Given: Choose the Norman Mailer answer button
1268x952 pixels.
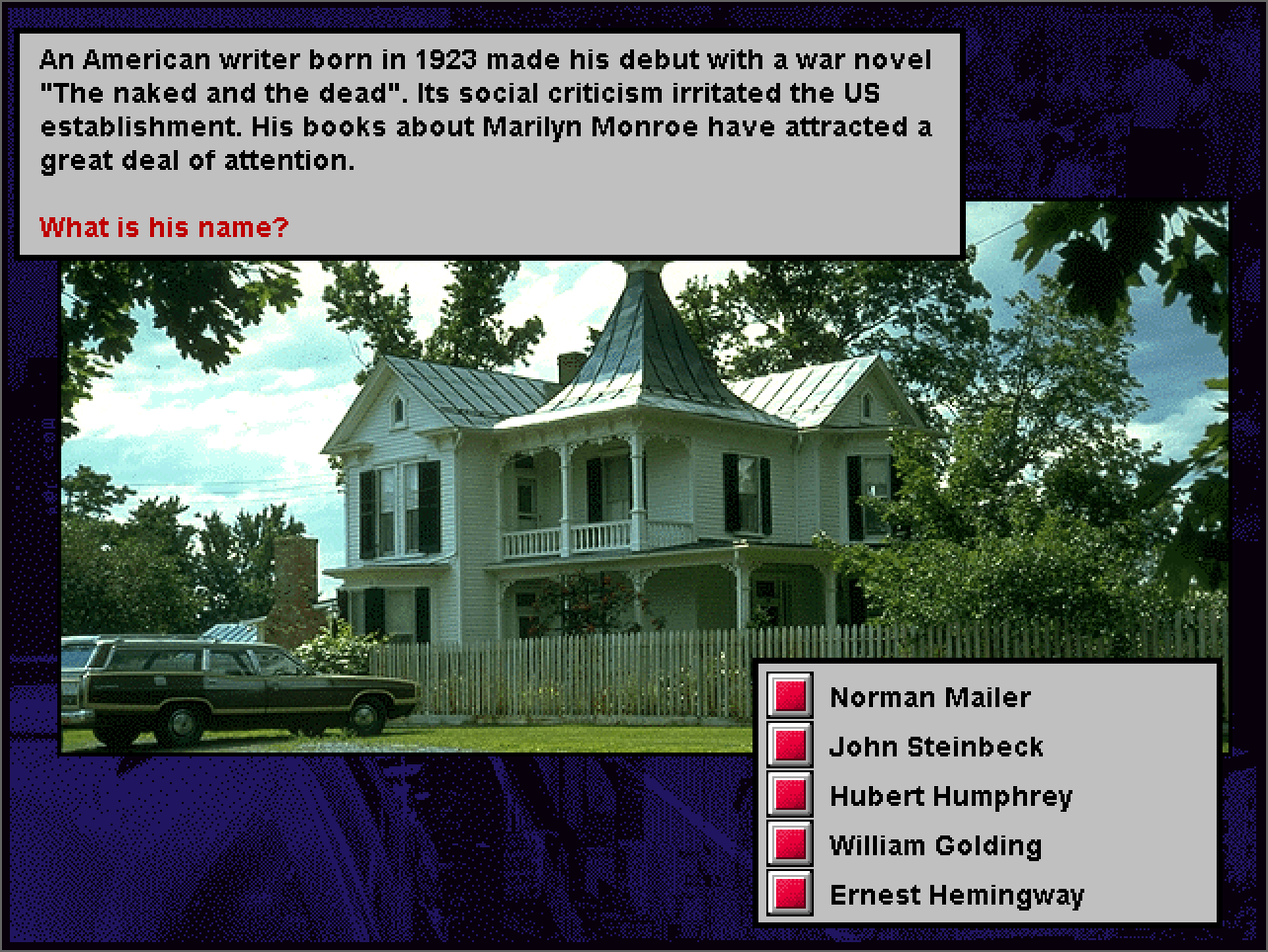Looking at the screenshot, I should point(790,696).
